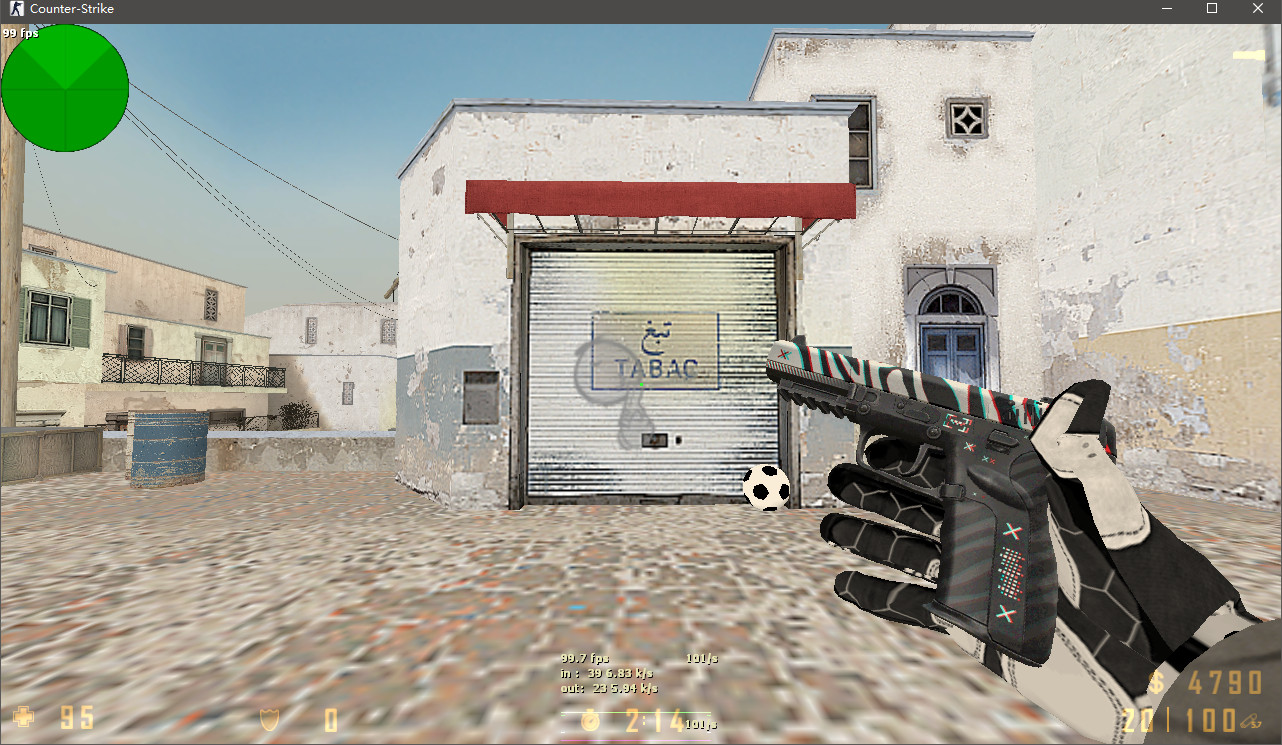
Task: Click the green radar circle
Action: [65, 88]
